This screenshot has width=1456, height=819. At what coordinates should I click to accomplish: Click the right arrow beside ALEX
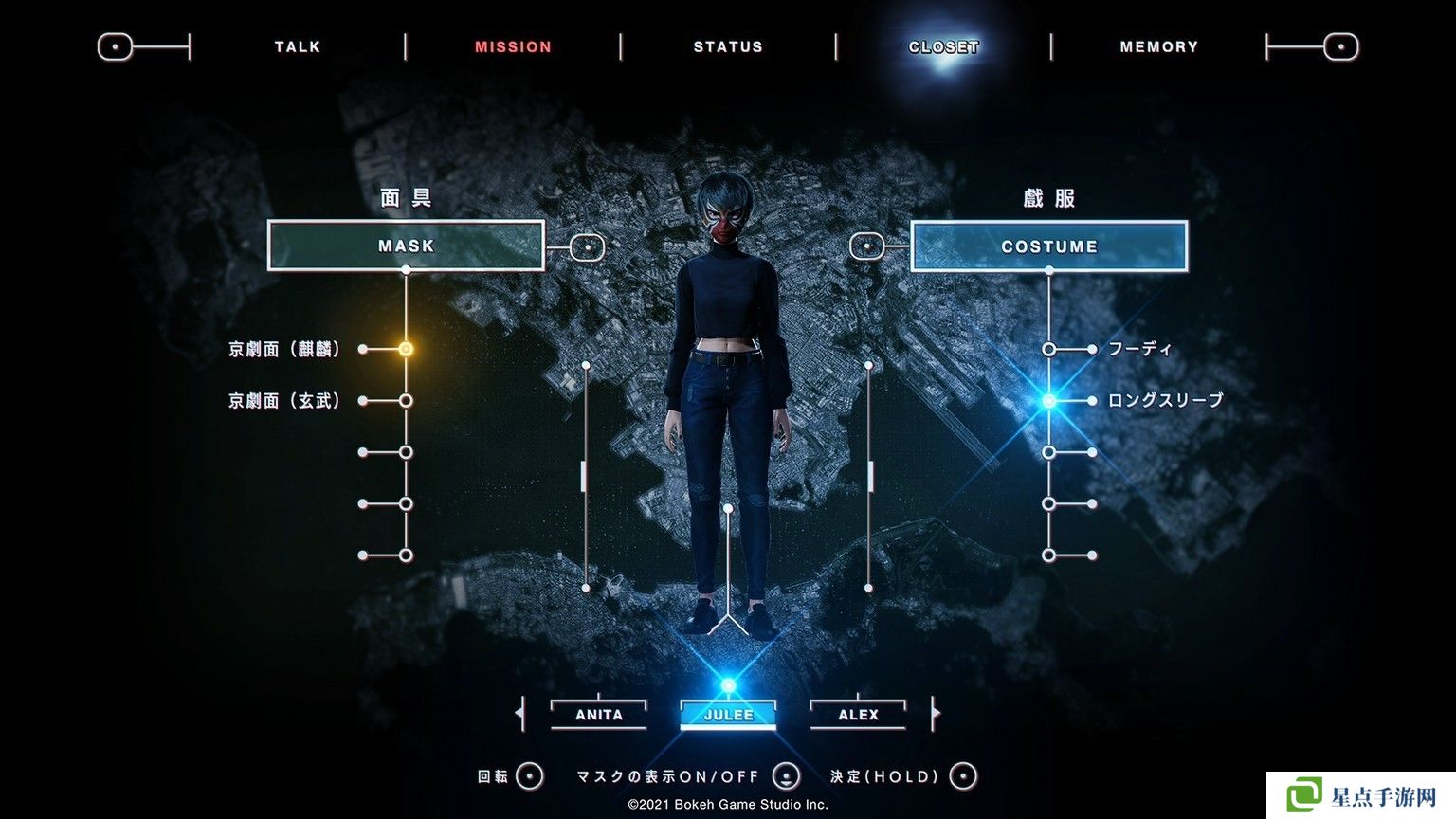coord(936,713)
